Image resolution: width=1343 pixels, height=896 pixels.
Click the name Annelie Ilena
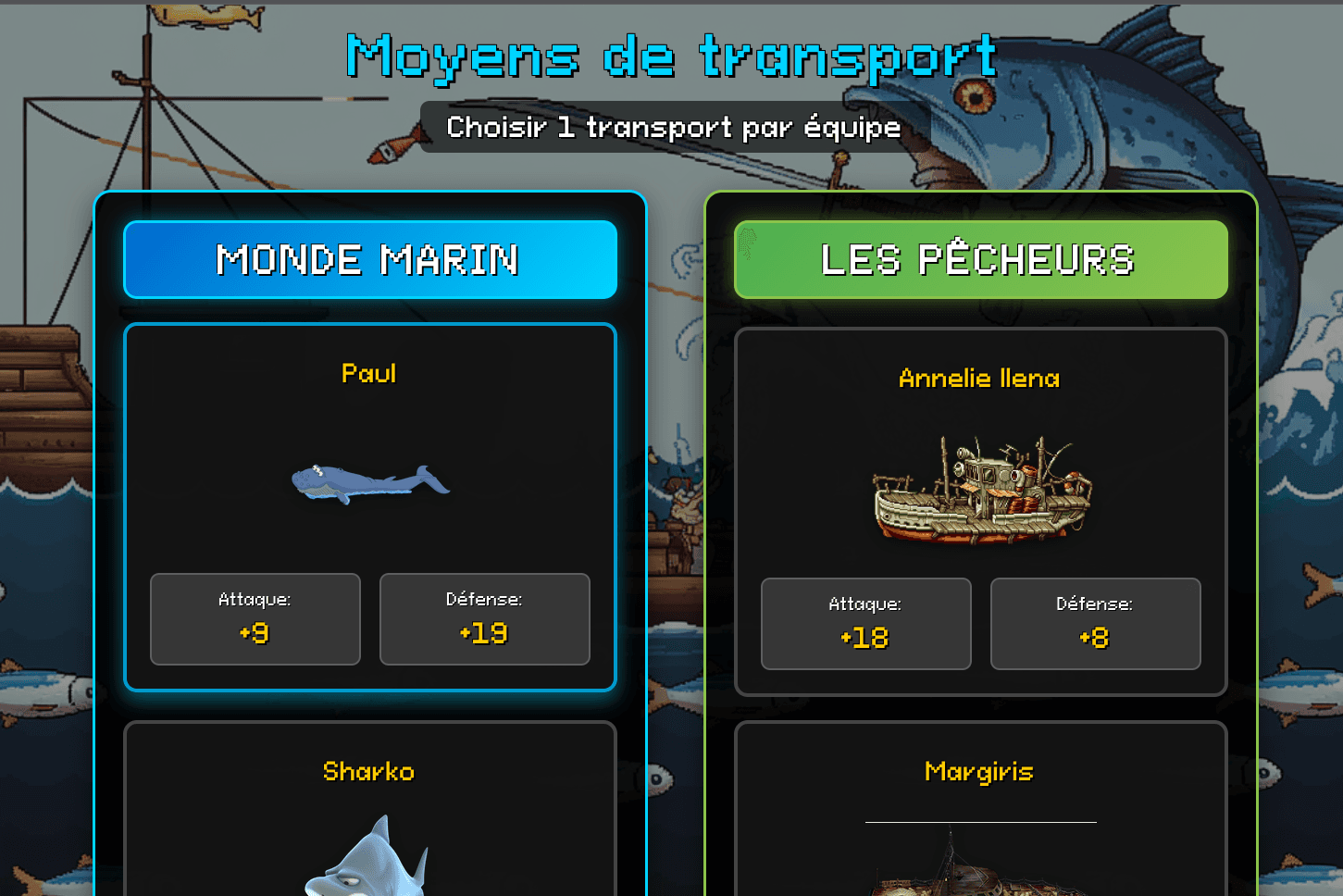(x=978, y=378)
